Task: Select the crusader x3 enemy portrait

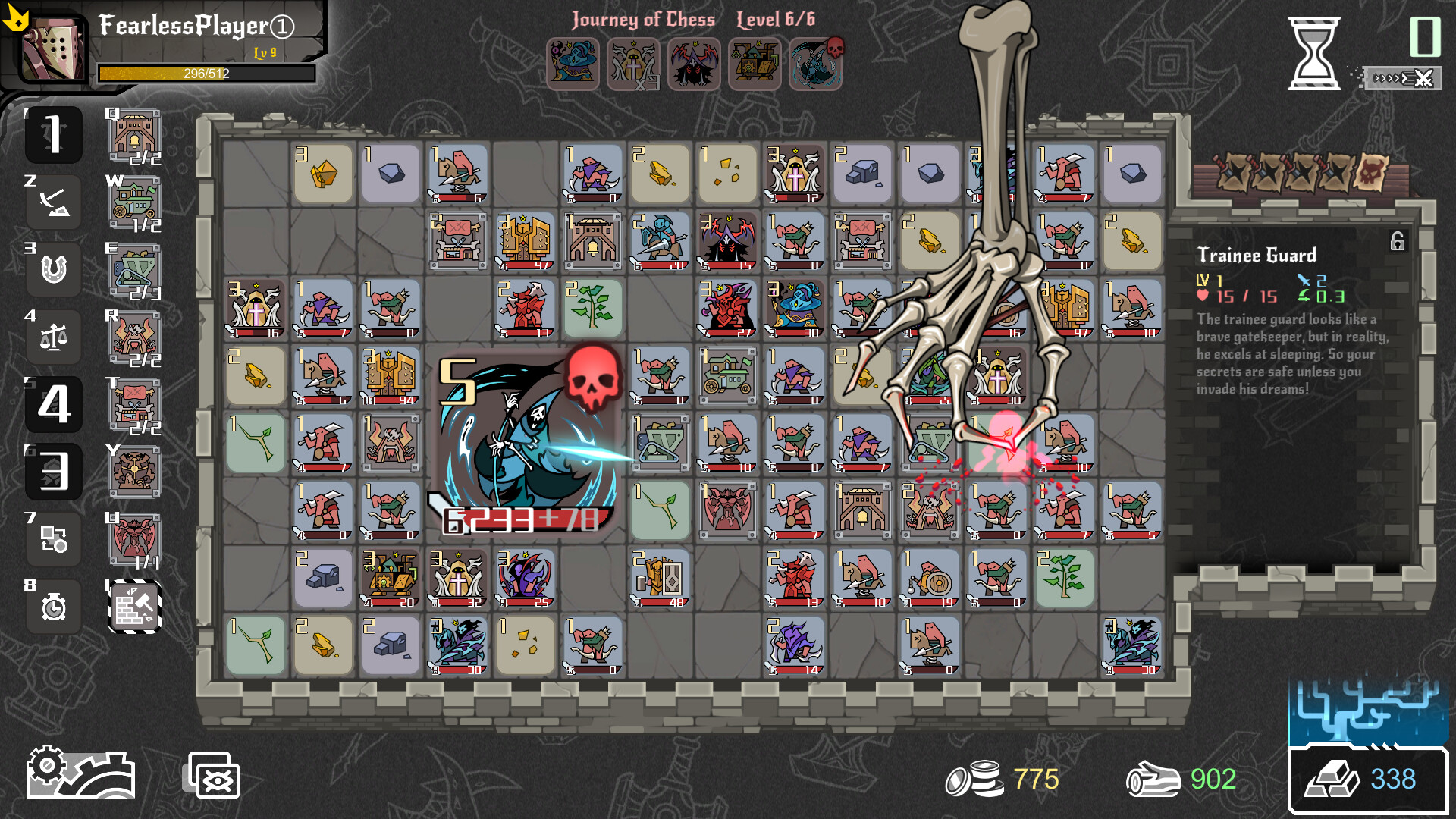Action: pos(633,64)
